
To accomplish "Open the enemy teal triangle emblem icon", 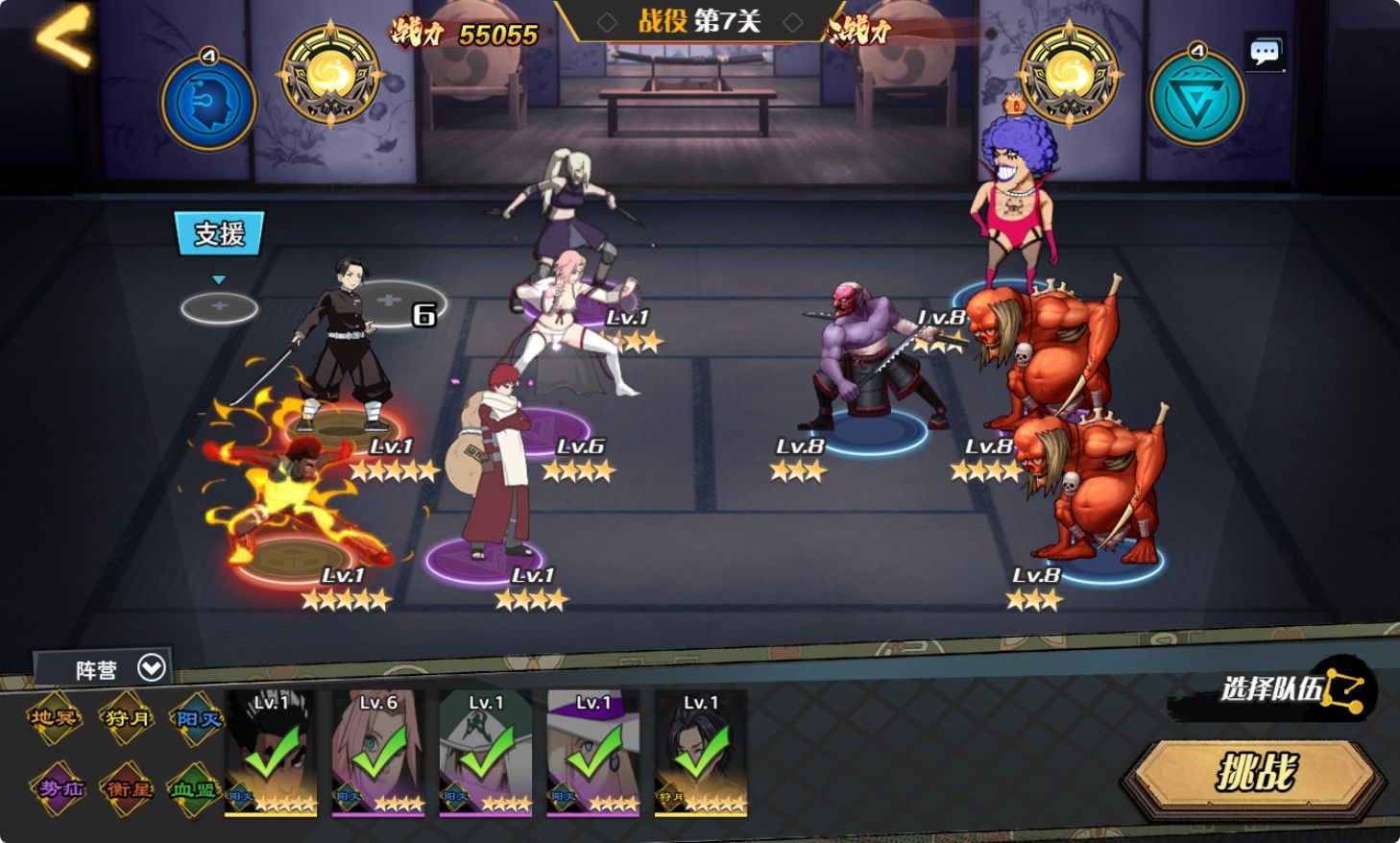I will (x=1195, y=98).
